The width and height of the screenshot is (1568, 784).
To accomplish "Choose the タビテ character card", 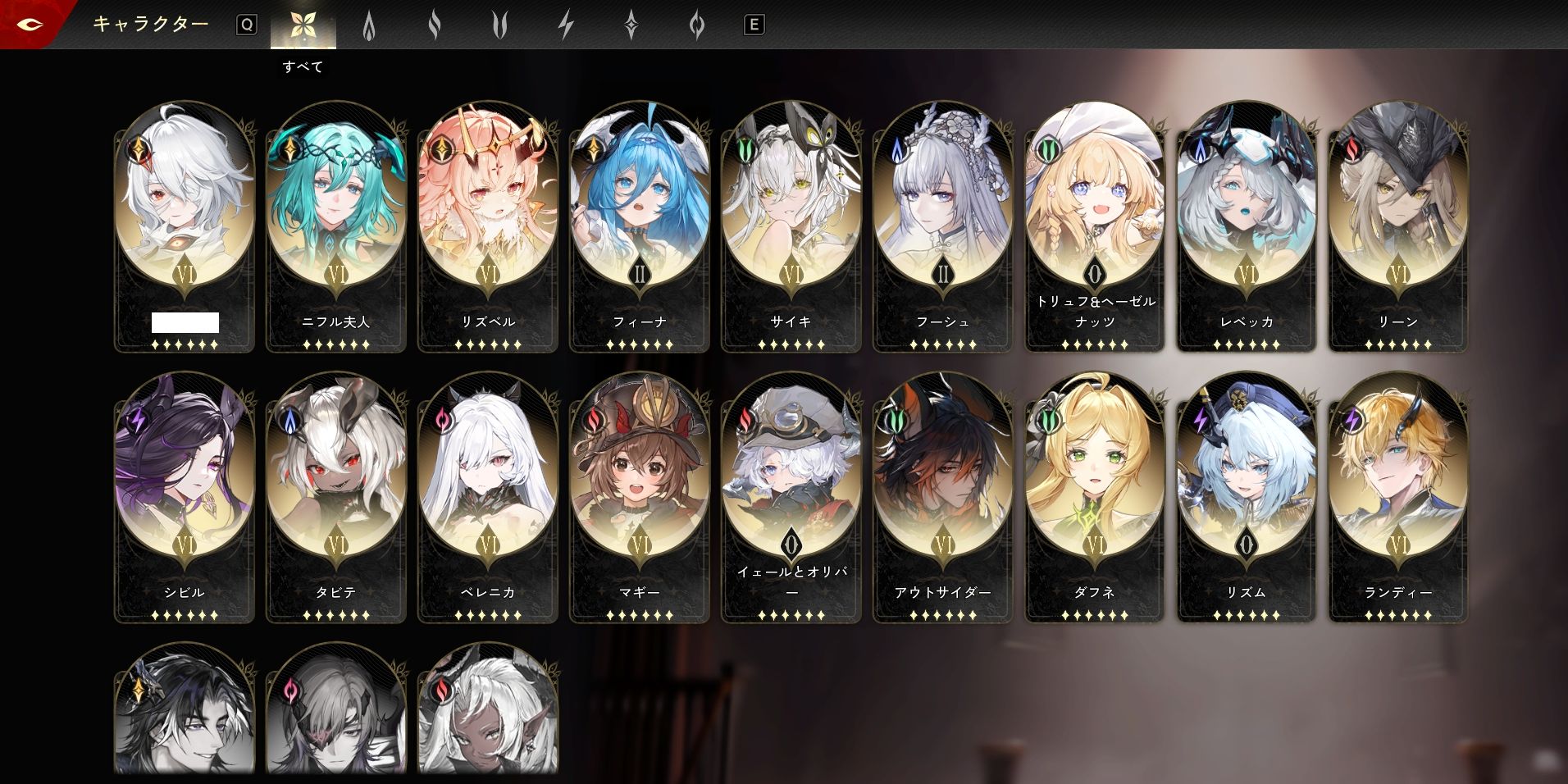I will 336,496.
